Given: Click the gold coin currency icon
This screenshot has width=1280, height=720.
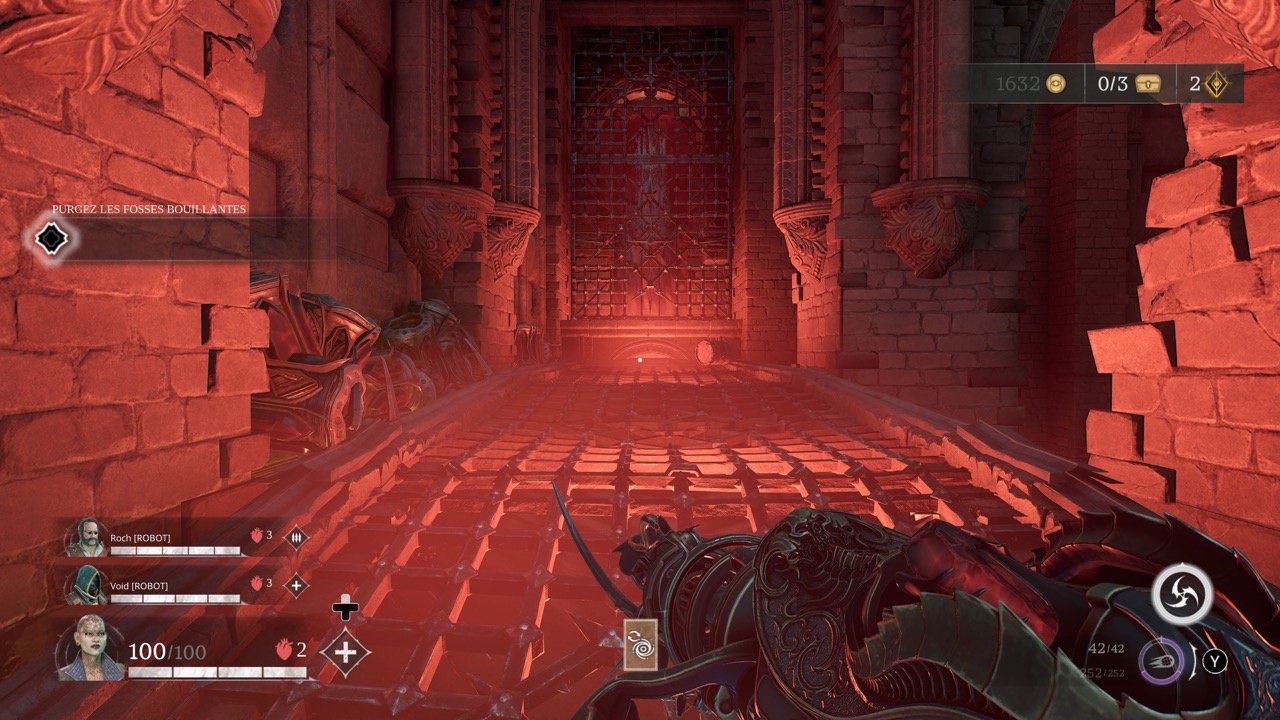Looking at the screenshot, I should pyautogui.click(x=1056, y=84).
